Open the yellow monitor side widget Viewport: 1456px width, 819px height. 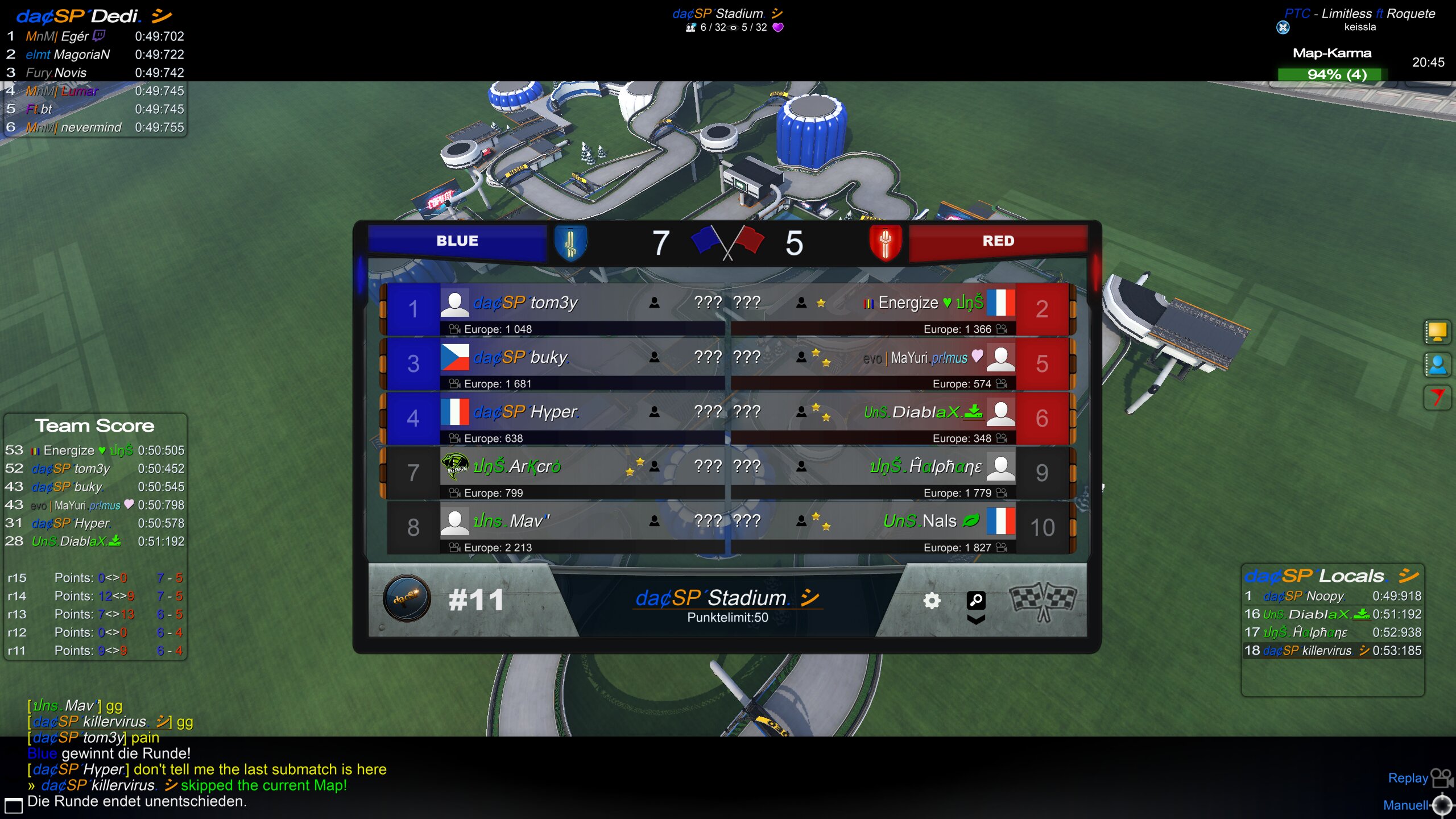click(x=1437, y=332)
